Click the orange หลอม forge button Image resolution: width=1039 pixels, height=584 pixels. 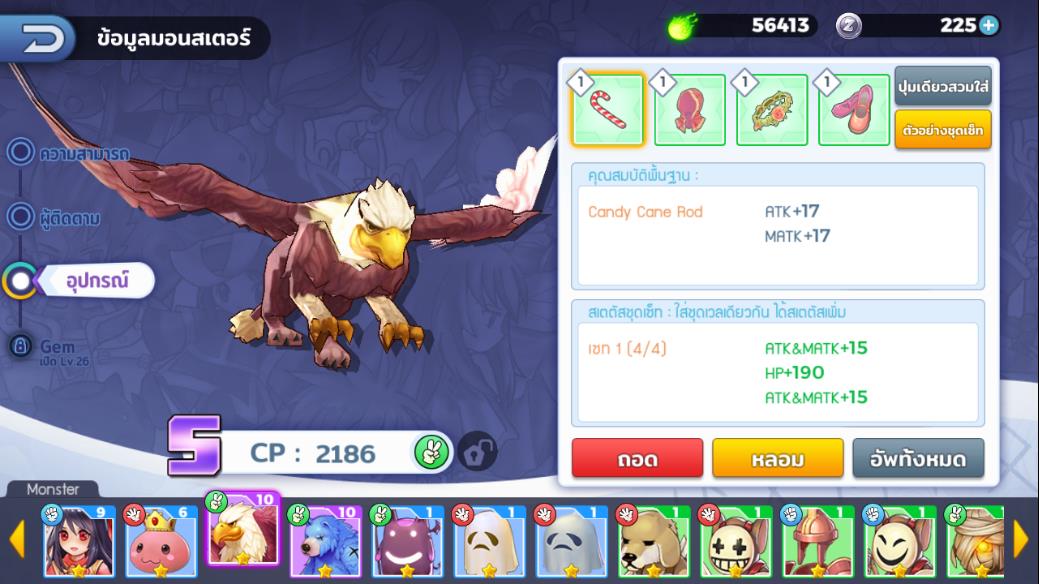pos(777,459)
